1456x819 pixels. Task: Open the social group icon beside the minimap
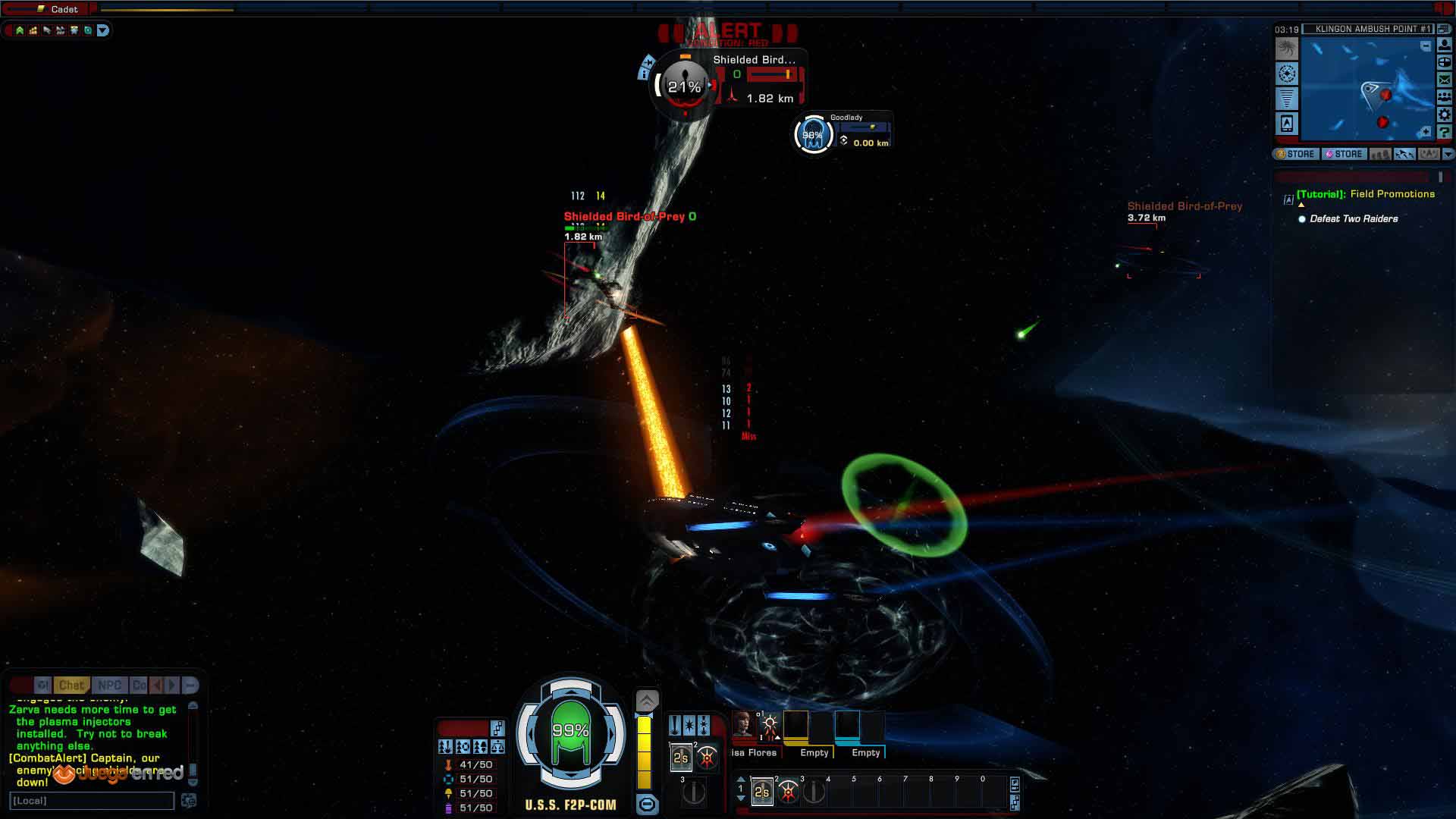click(1445, 97)
